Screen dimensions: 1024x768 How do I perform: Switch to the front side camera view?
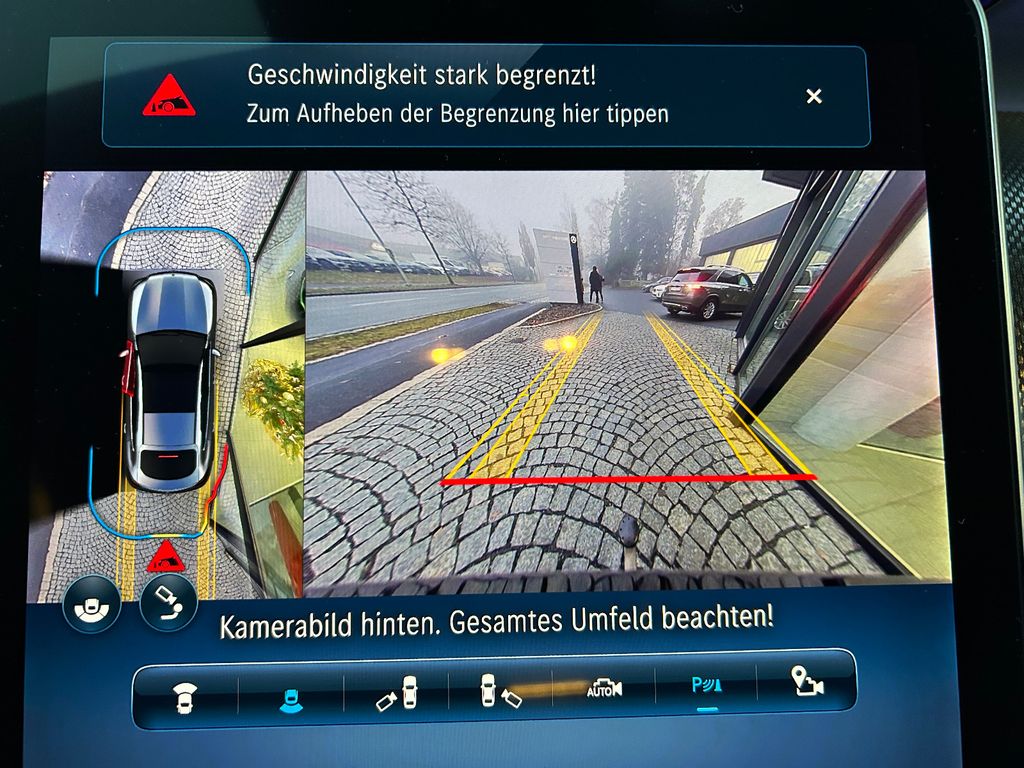tap(398, 692)
